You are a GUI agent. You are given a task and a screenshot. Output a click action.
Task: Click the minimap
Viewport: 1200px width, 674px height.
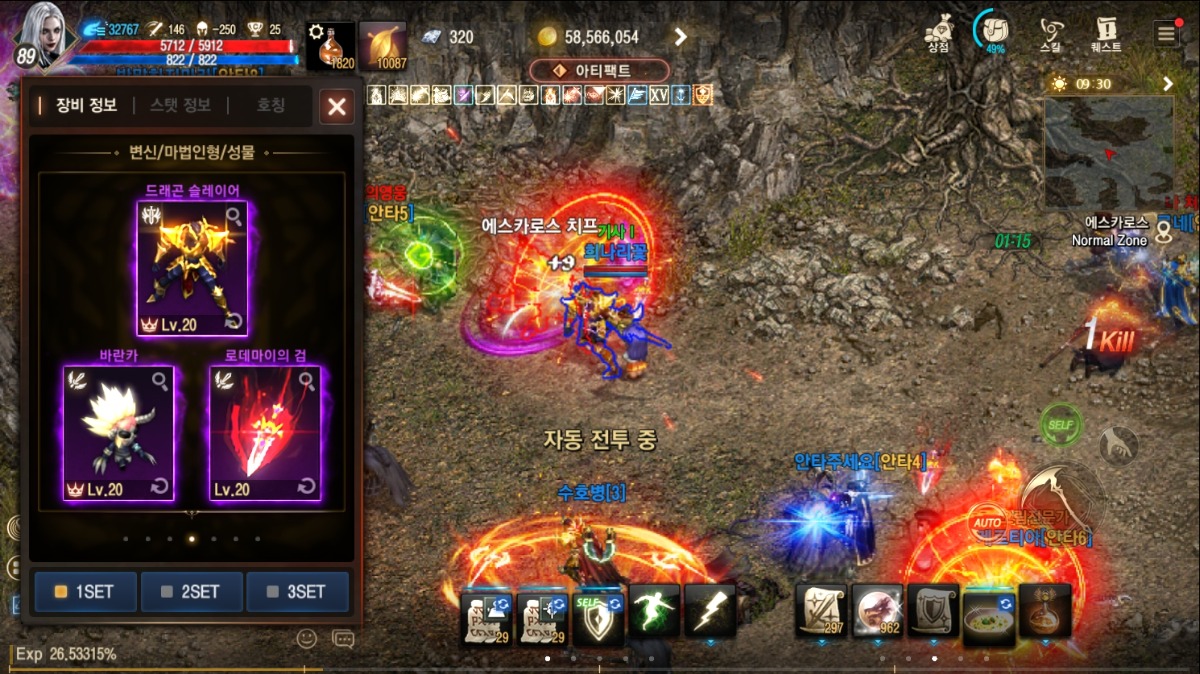[x=1109, y=152]
